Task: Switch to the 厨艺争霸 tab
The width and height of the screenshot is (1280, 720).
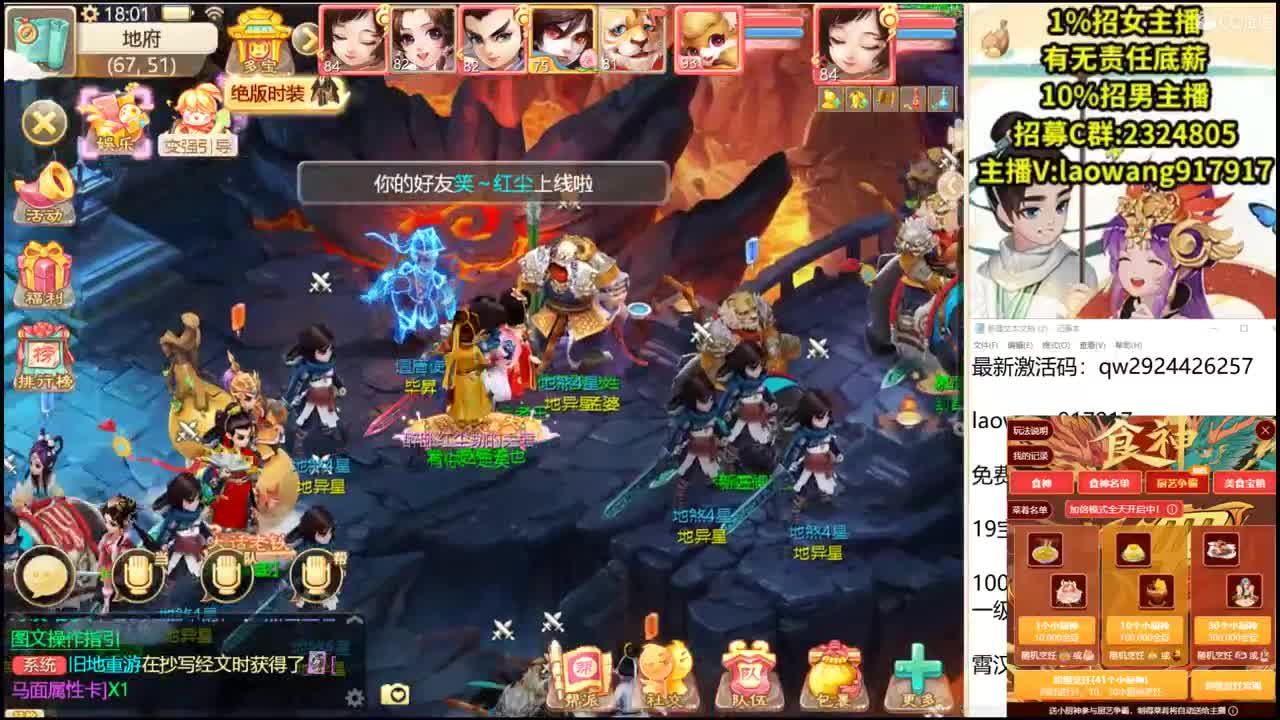Action: click(x=1177, y=484)
